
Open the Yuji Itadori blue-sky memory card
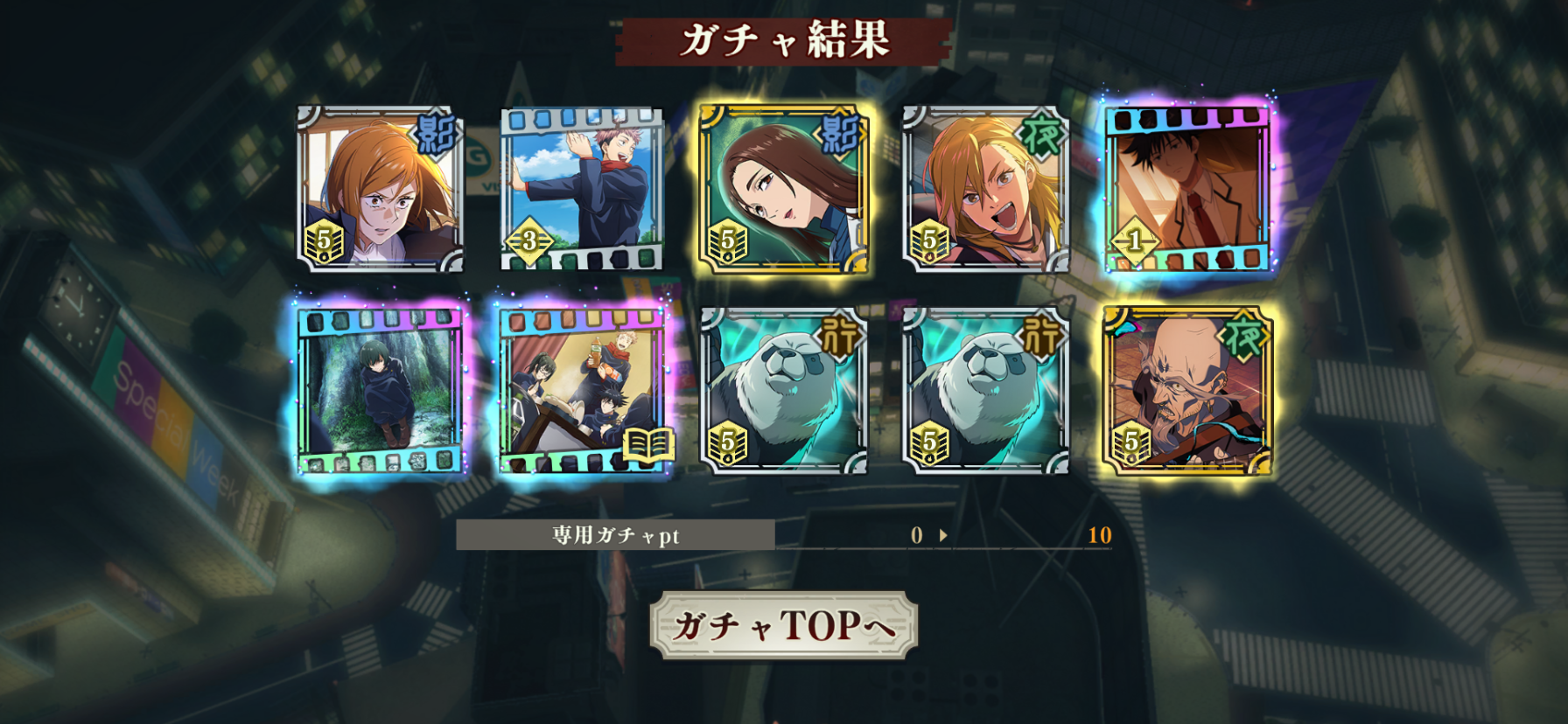click(582, 189)
